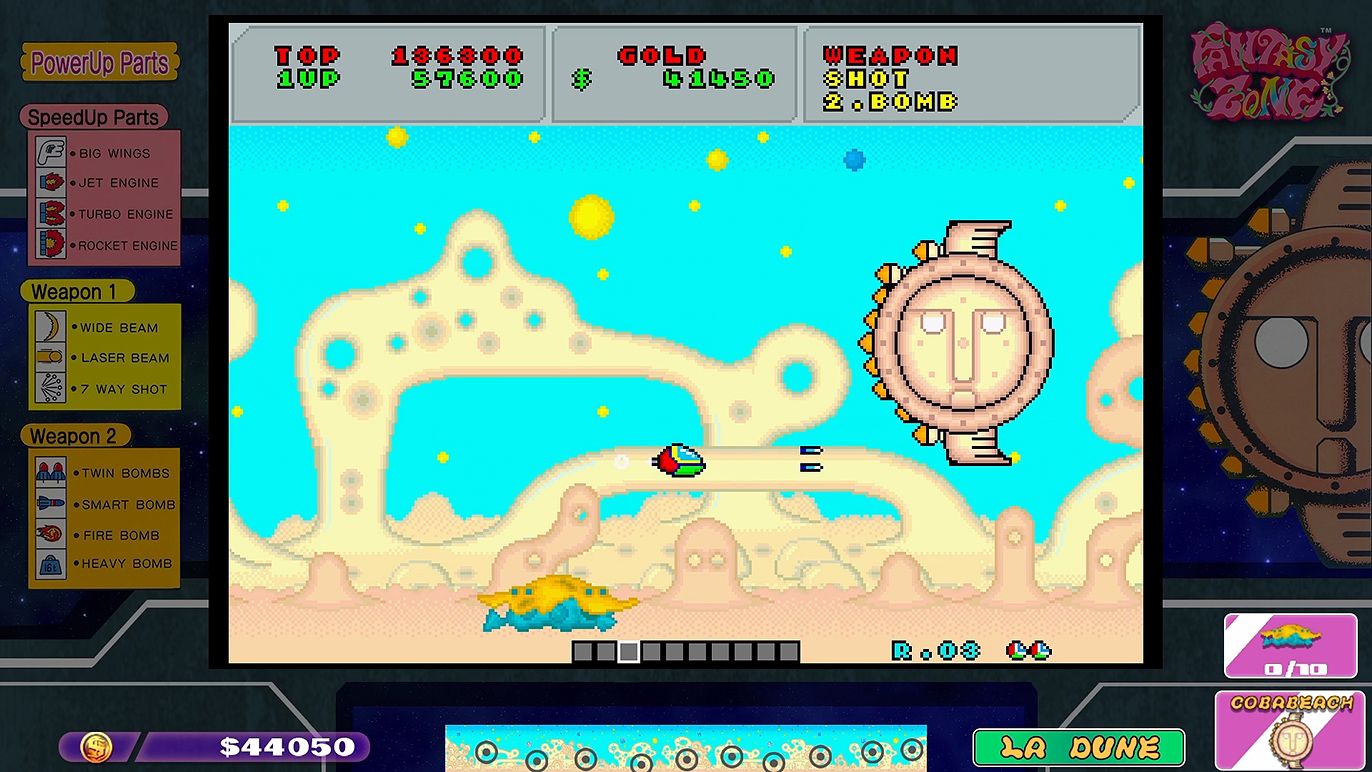Open the Cobabeach boss panel
Viewport: 1372px width, 772px height.
click(x=1292, y=731)
